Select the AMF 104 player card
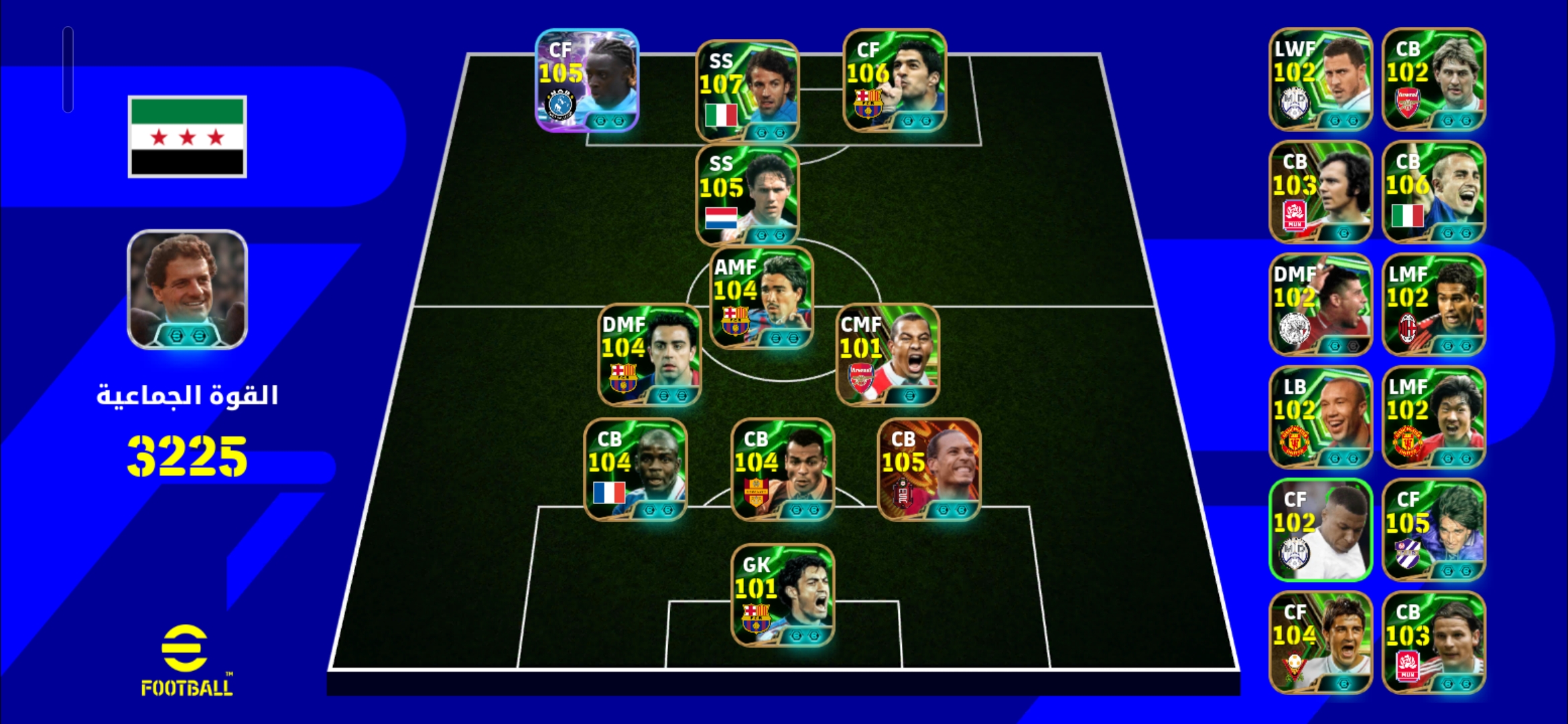 (x=762, y=298)
